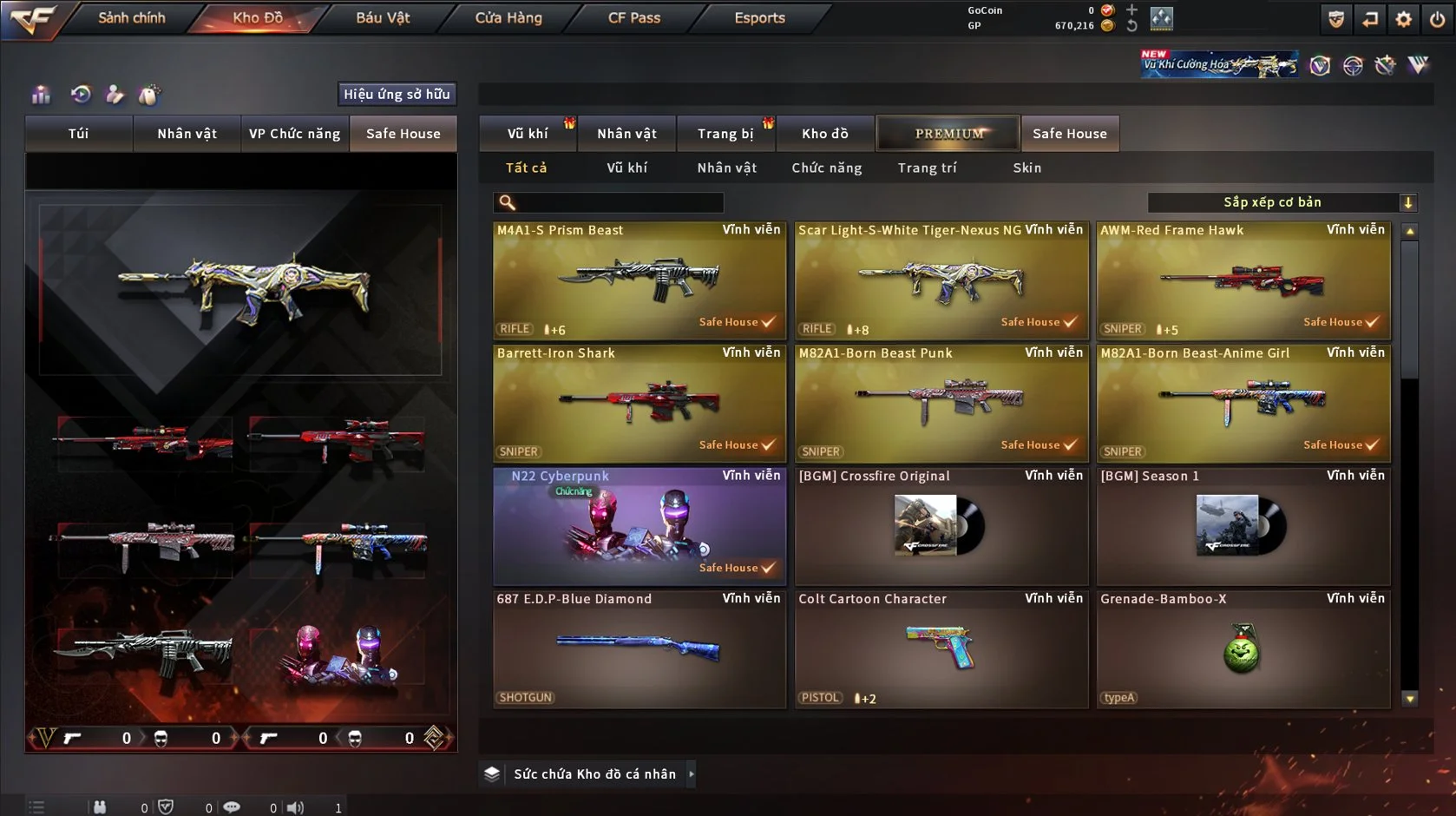The image size is (1456, 816).
Task: Select the Túi bag tab
Action: (79, 134)
